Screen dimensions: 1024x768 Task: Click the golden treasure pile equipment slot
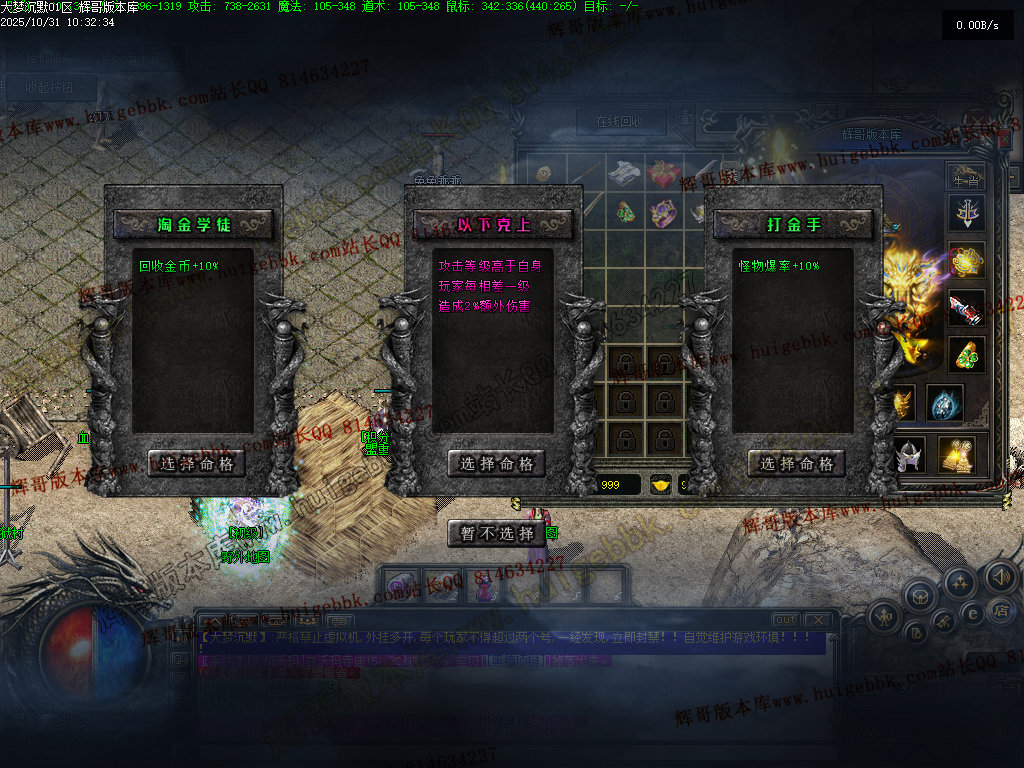click(x=958, y=455)
